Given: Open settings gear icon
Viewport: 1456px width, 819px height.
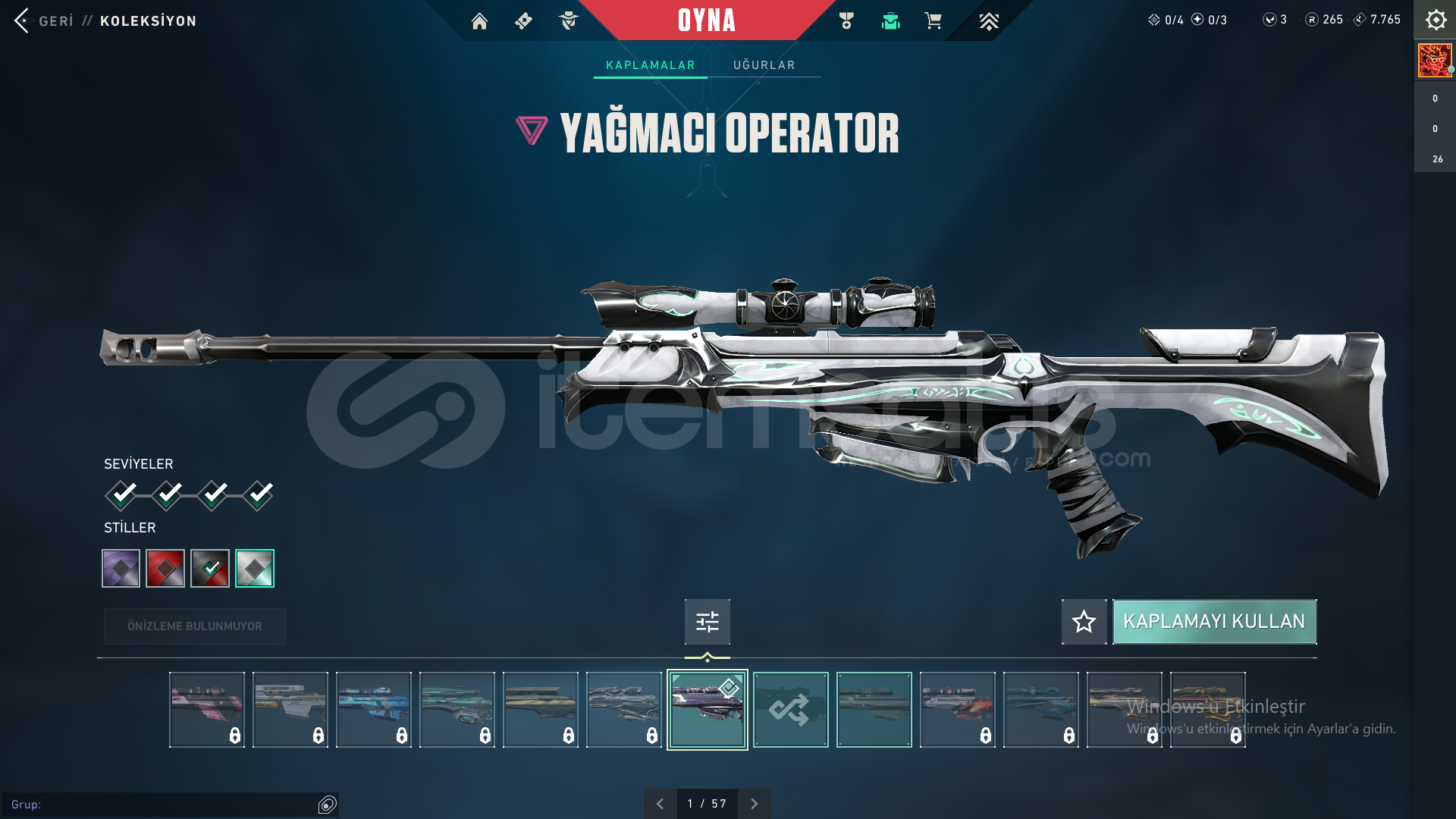Looking at the screenshot, I should tap(1436, 20).
